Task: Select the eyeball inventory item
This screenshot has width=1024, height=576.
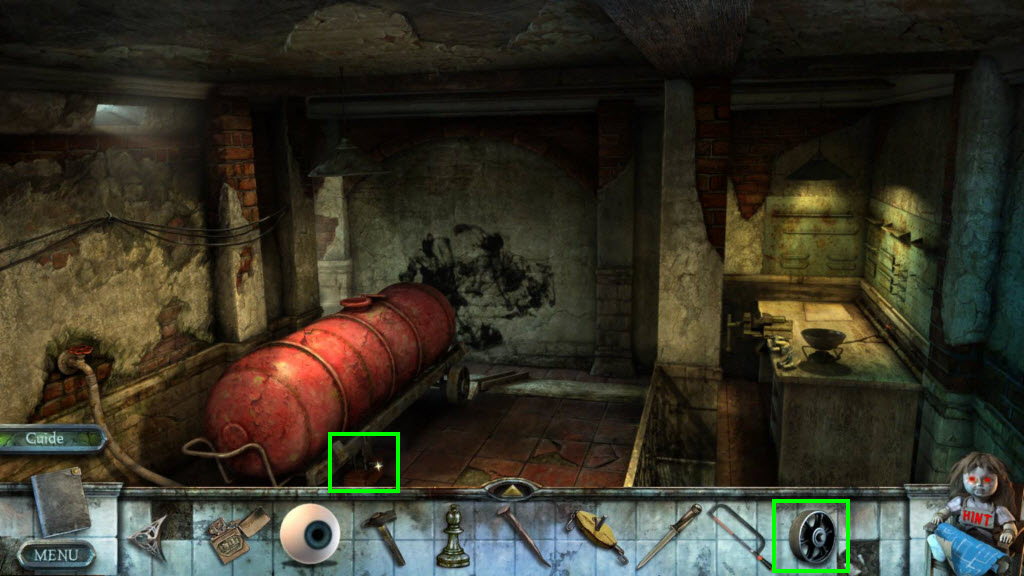Action: coord(309,533)
